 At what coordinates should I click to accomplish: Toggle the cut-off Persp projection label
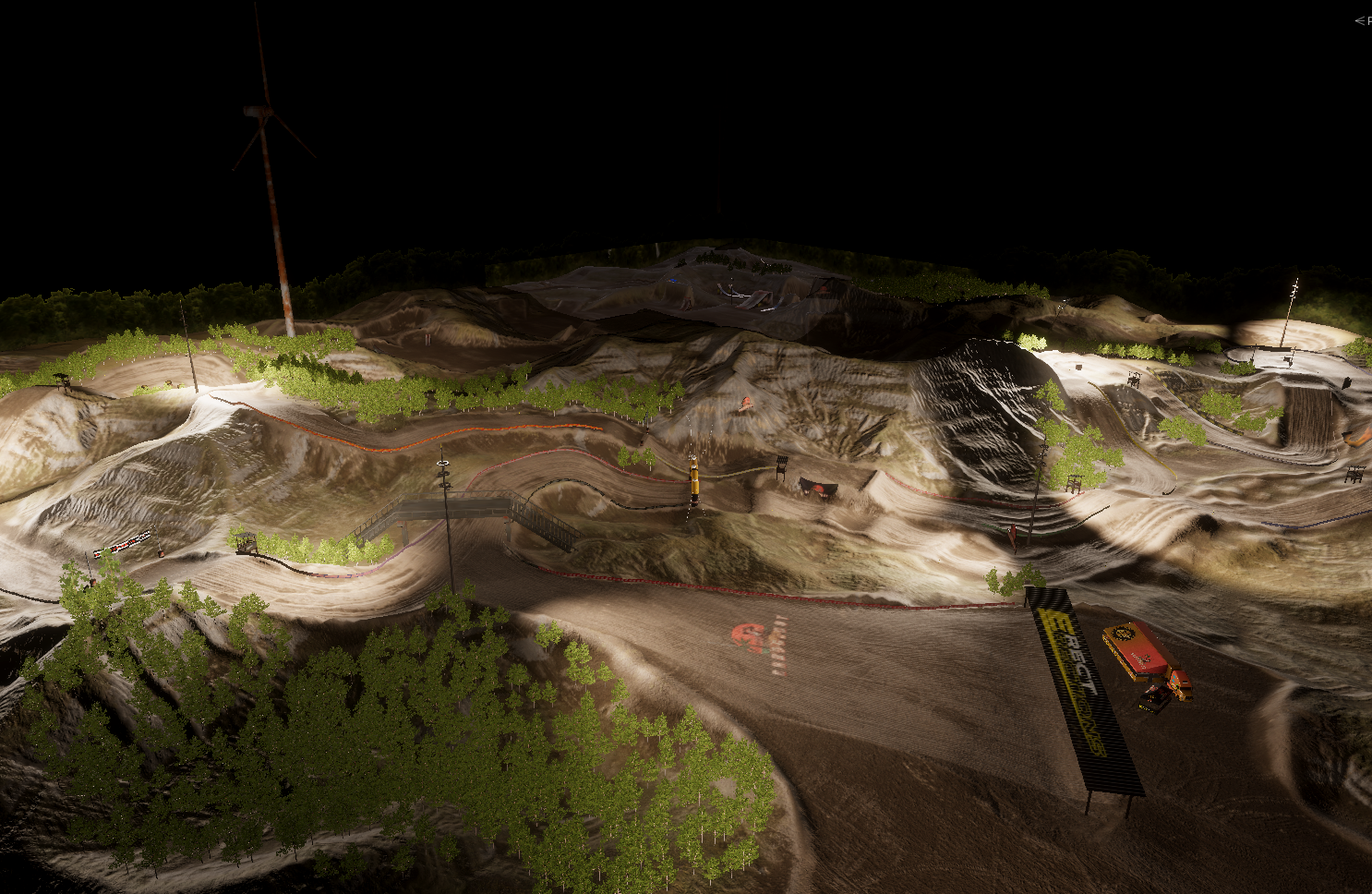click(1364, 20)
